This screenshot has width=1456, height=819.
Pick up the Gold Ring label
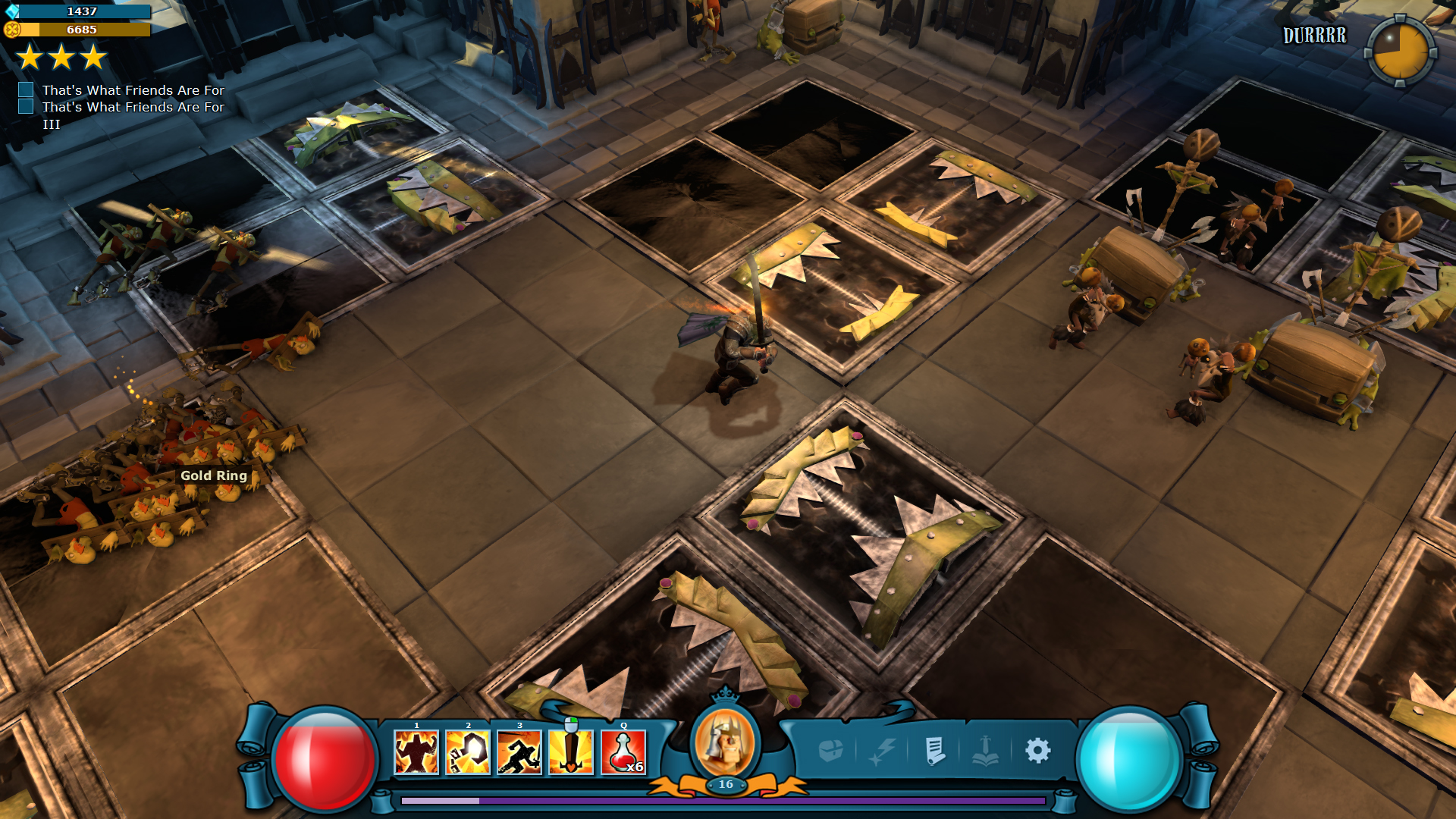214,475
